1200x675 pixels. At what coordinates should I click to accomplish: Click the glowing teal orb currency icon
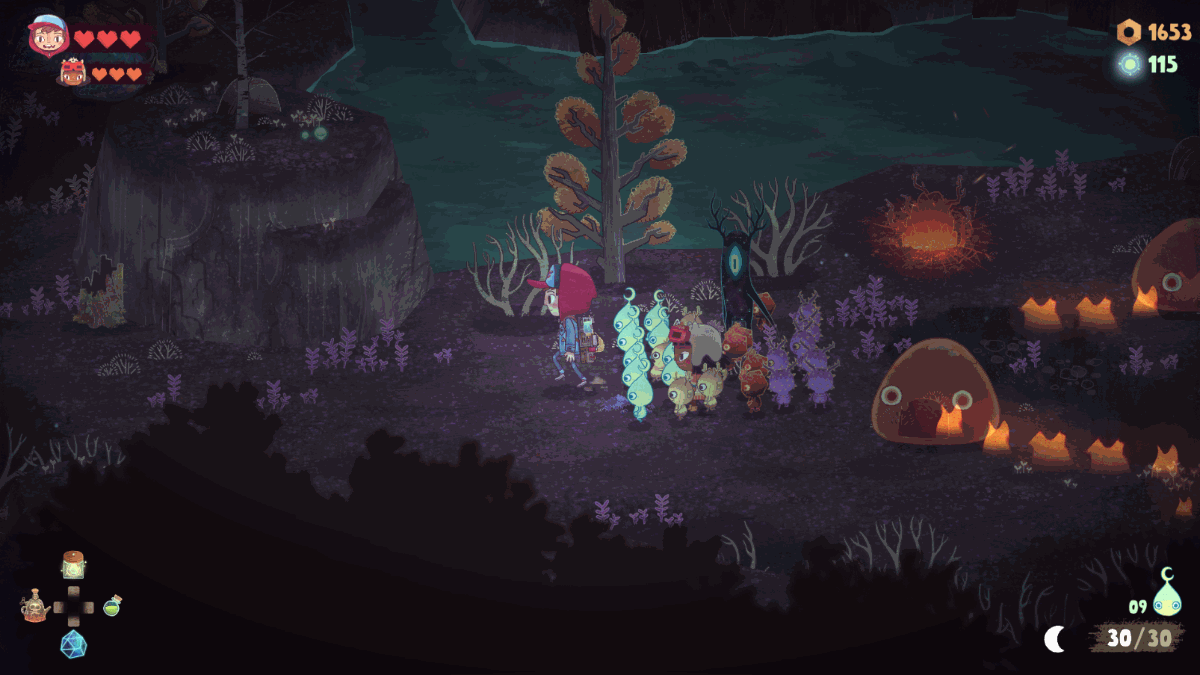[1130, 65]
